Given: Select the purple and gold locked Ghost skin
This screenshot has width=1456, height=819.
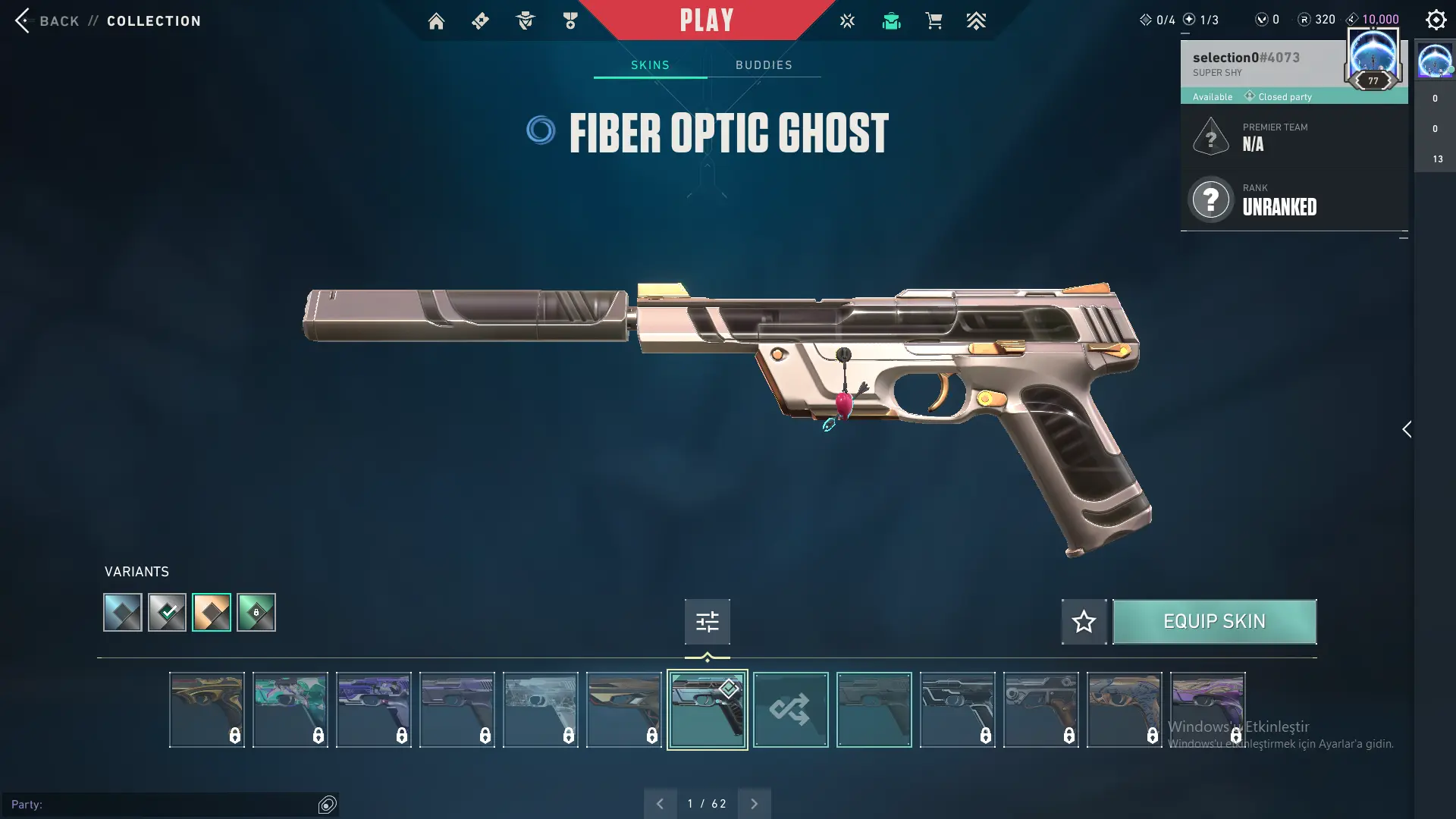Looking at the screenshot, I should (x=1207, y=710).
